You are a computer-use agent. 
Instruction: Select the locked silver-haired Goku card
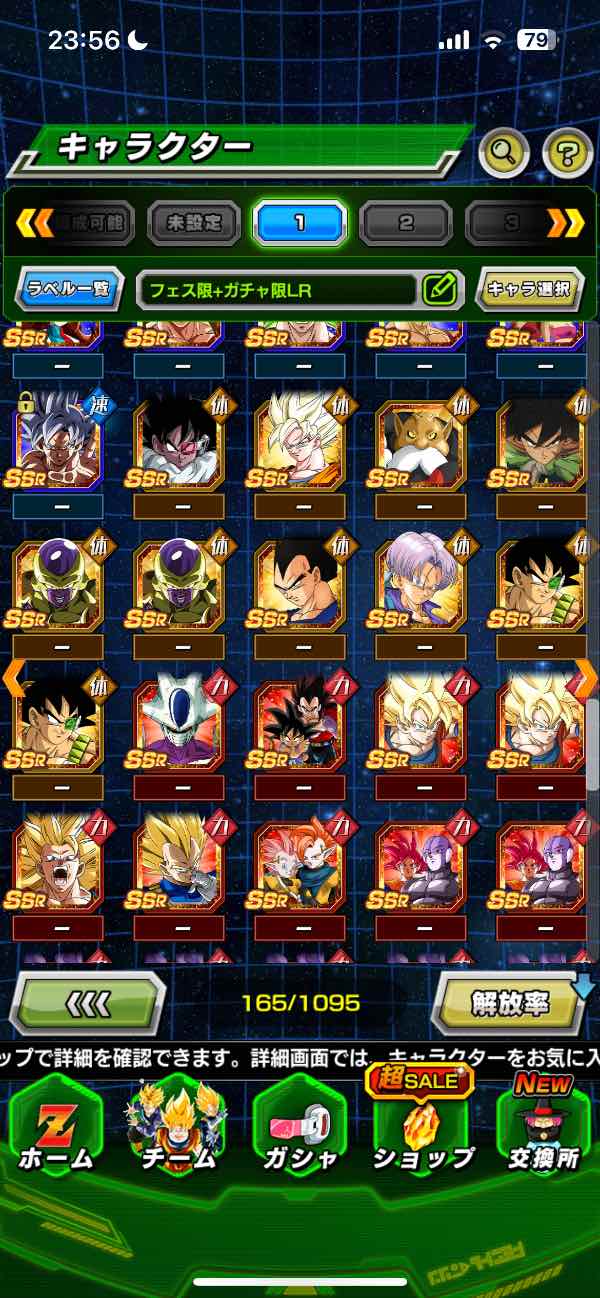[x=57, y=440]
